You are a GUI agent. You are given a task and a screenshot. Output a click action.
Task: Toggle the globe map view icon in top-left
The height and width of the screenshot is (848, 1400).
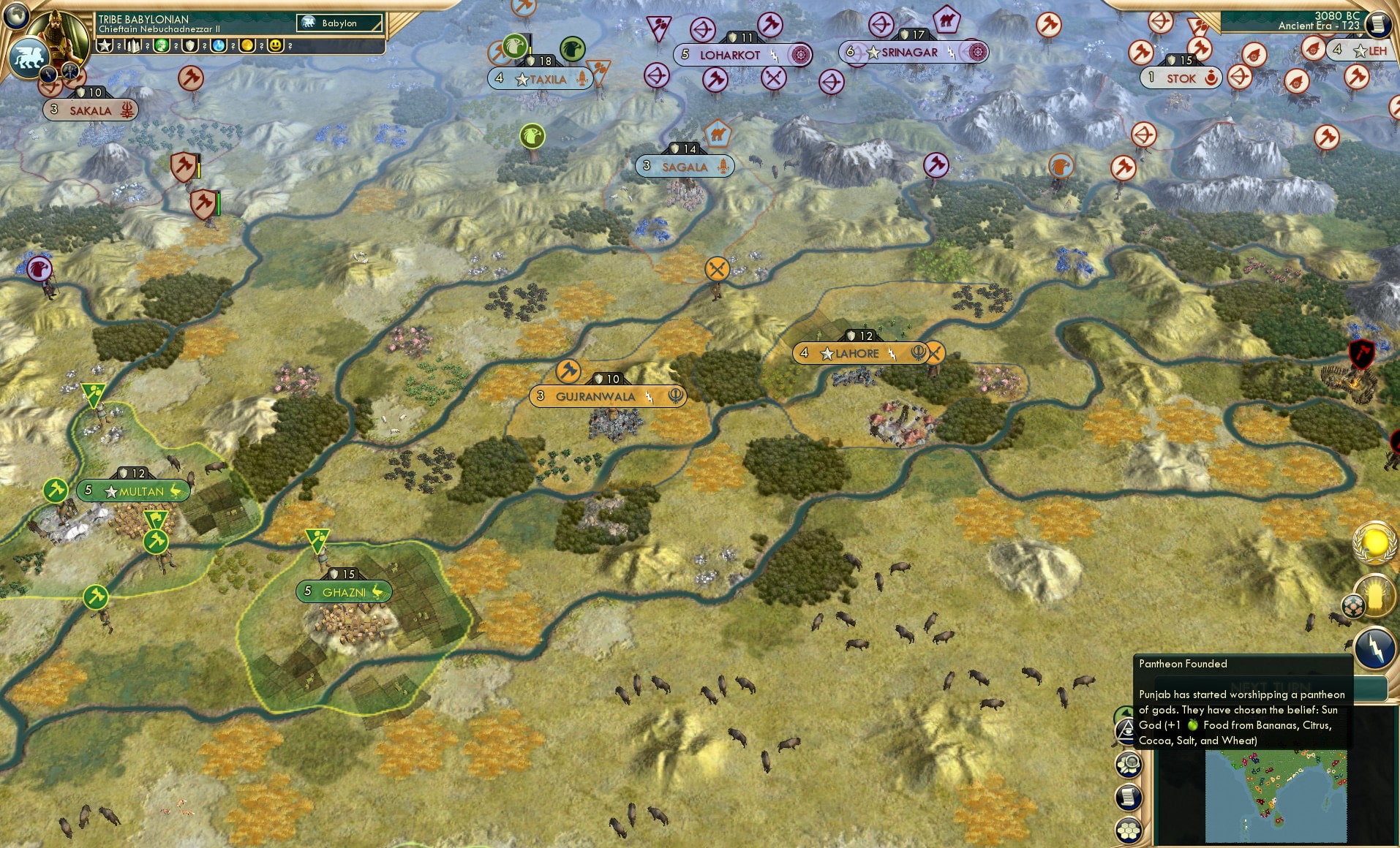click(x=17, y=17)
